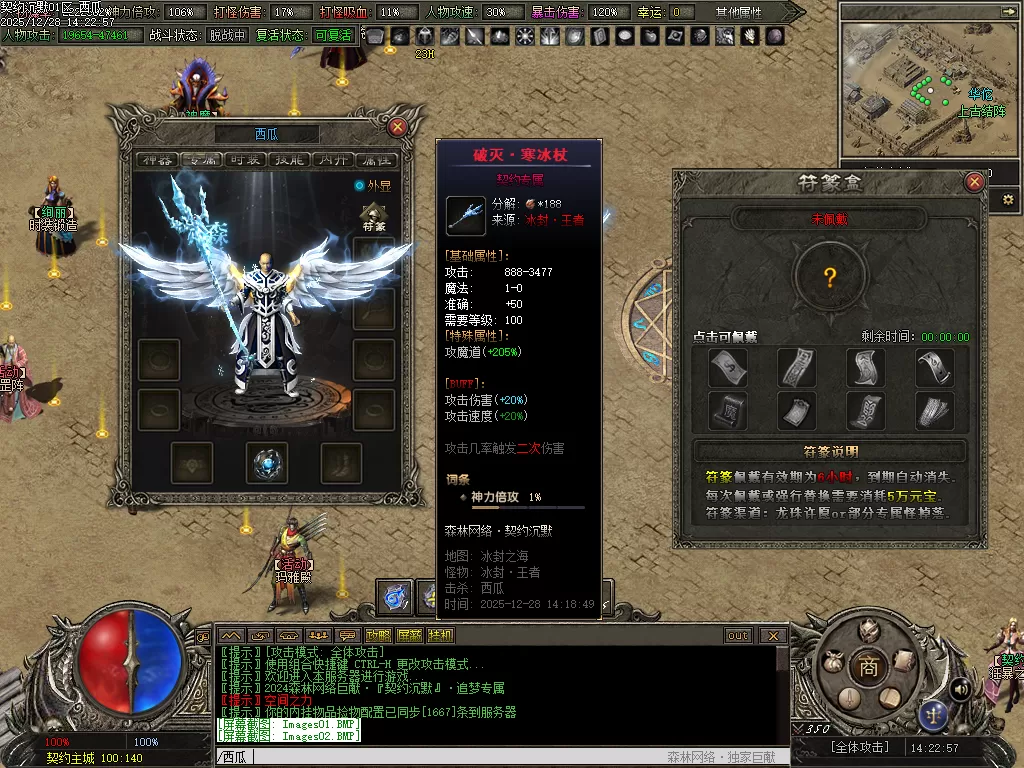Equip the talisman scroll marked 魔
The image size is (1024, 768).
click(727, 409)
